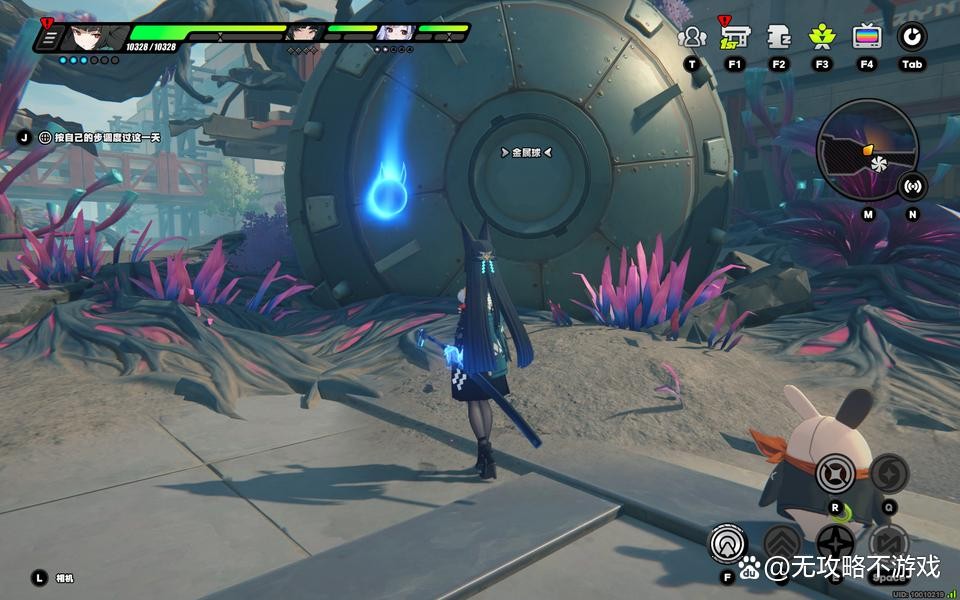Open the round black quick-menu icon
This screenshot has height=600, width=960.
(911, 38)
